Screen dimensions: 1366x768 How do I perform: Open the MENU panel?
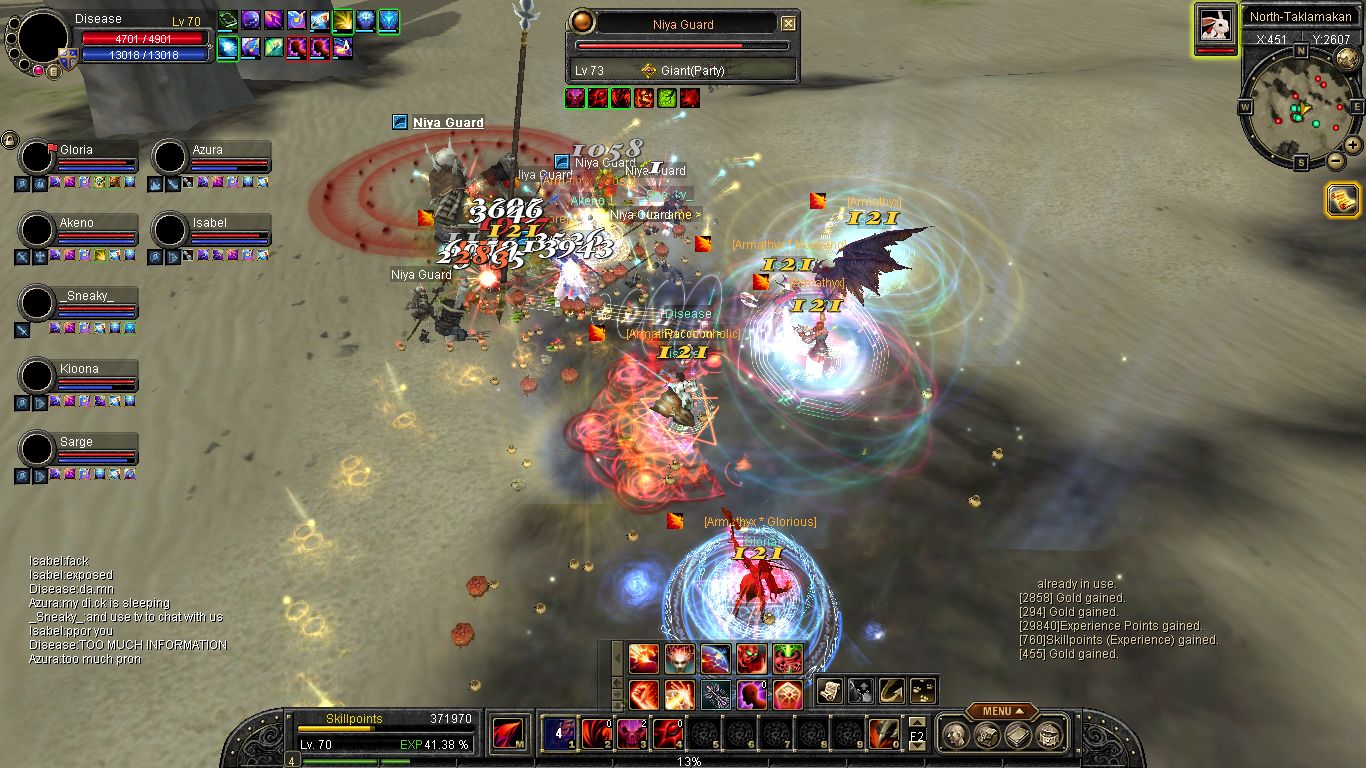pos(1001,711)
